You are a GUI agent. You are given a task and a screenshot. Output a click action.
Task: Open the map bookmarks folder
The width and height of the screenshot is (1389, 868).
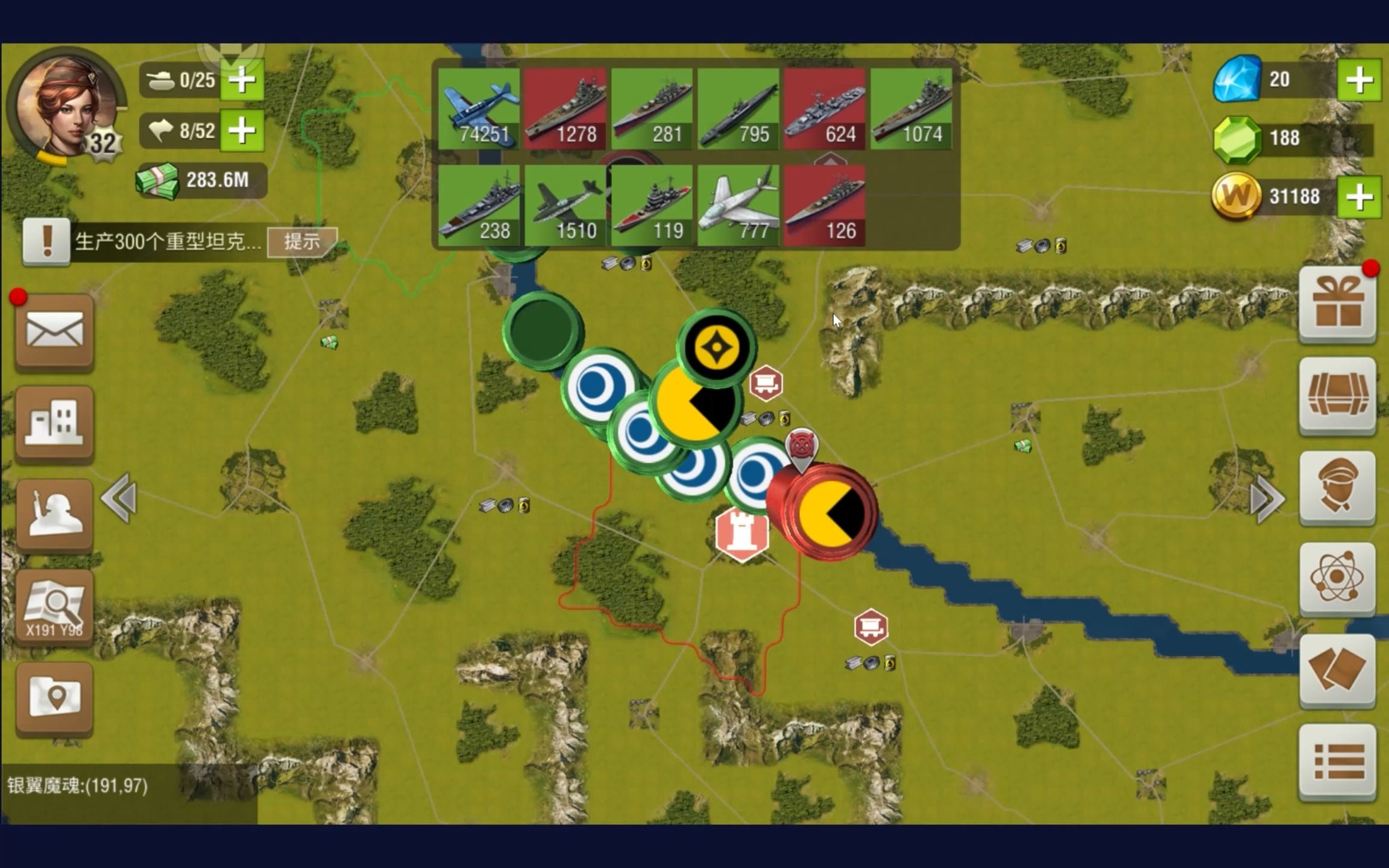pos(54,697)
